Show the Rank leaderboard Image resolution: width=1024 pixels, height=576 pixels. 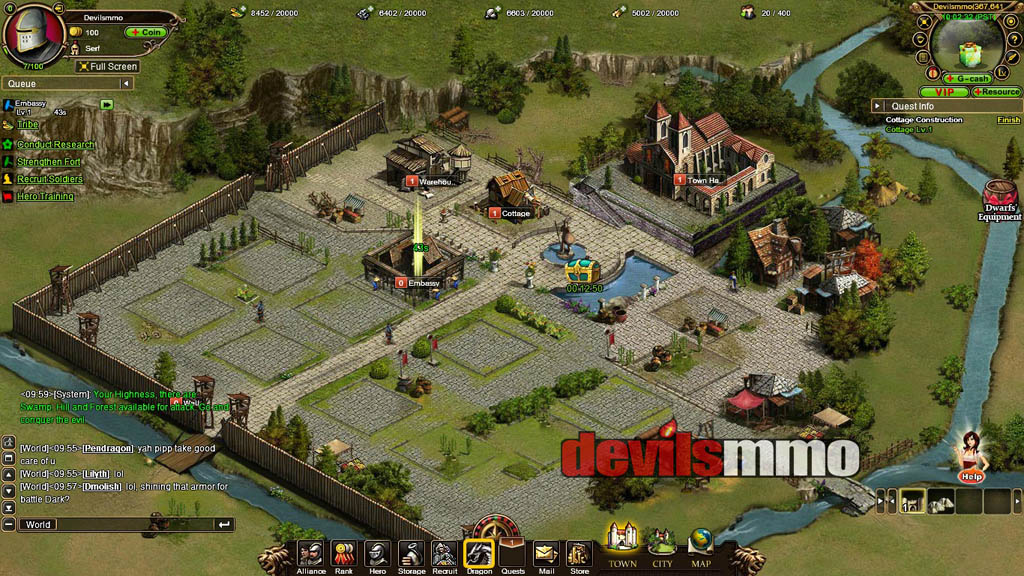[344, 555]
